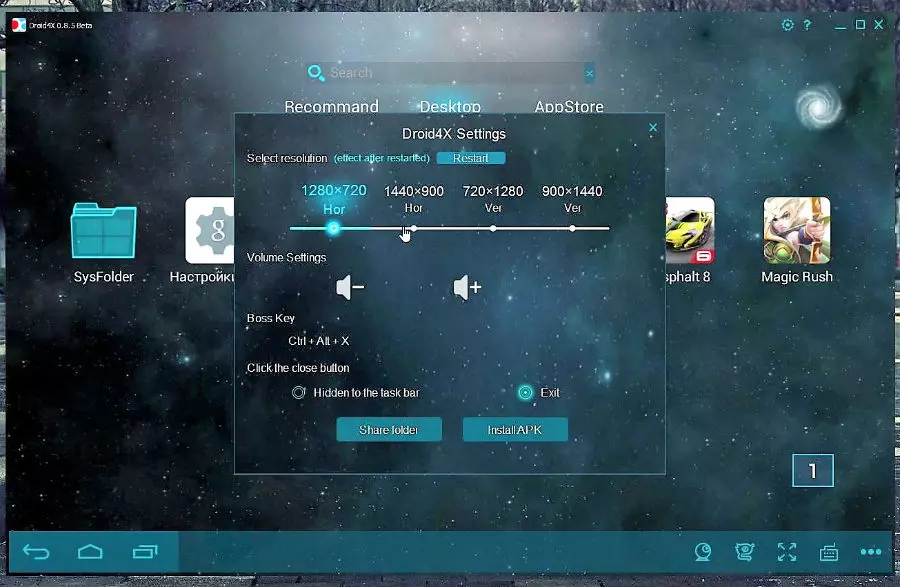Select Hidden to the task bar option

(299, 393)
